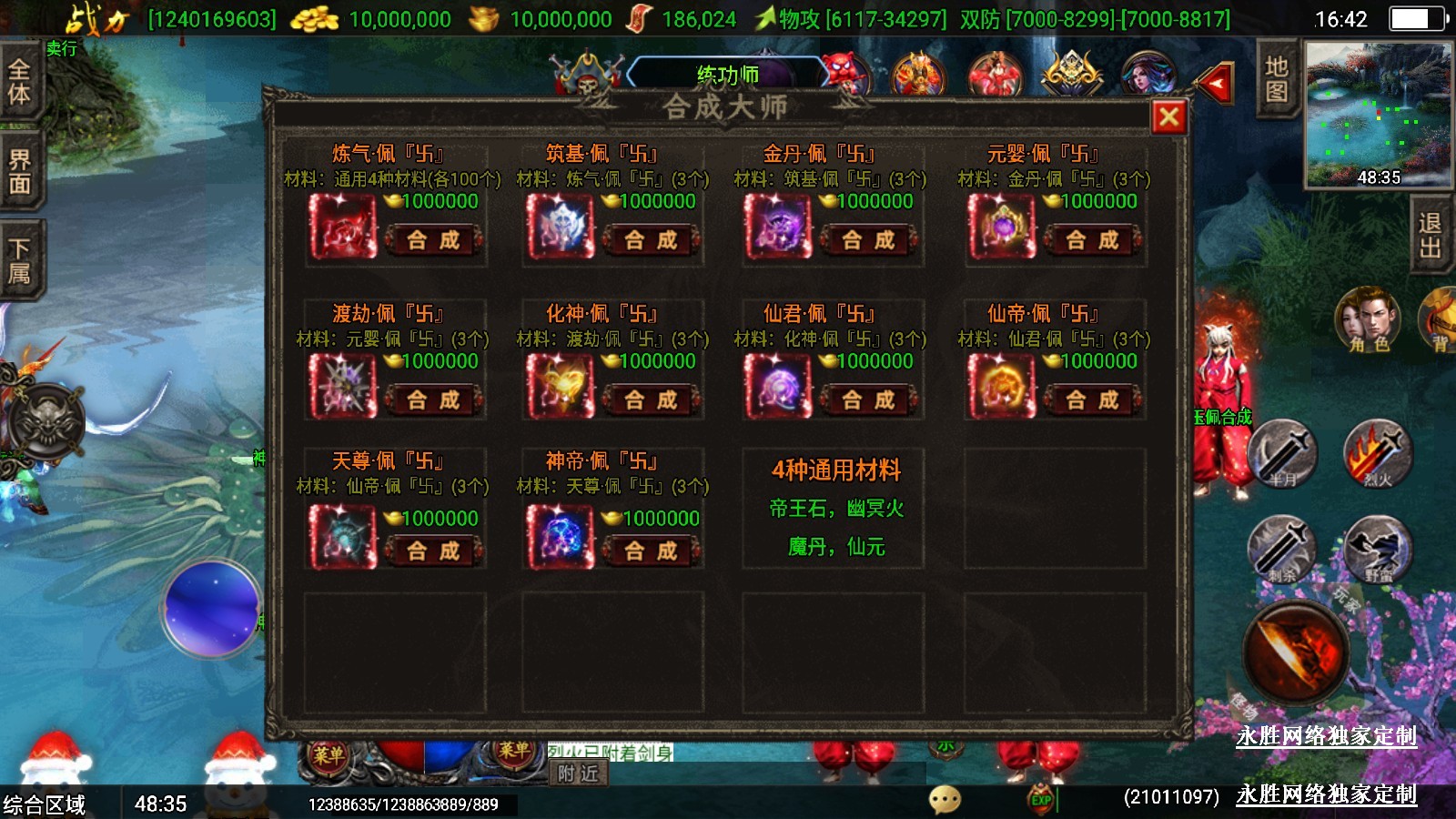Image resolution: width=1456 pixels, height=819 pixels.
Task: Close the 合成大师 synthesis window
Action: 1169,116
